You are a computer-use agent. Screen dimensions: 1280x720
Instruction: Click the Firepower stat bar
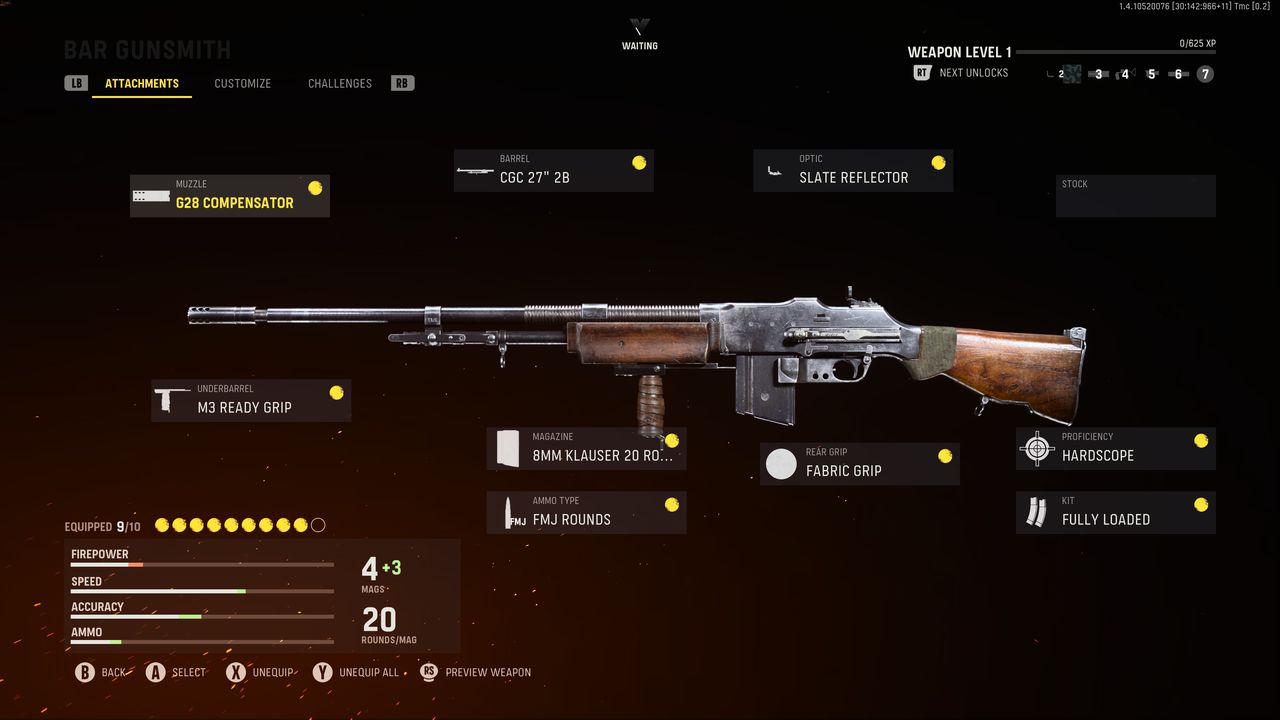click(200, 565)
